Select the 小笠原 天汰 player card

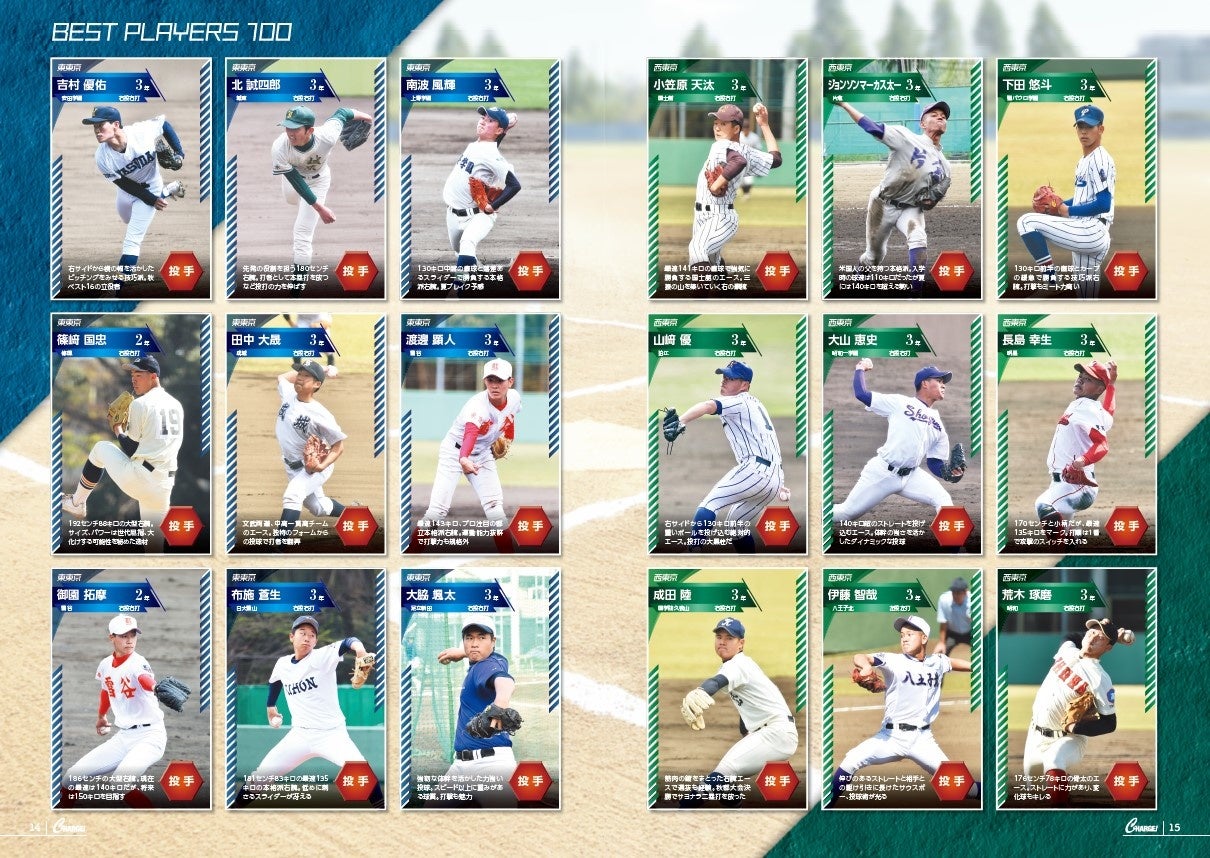[727, 179]
